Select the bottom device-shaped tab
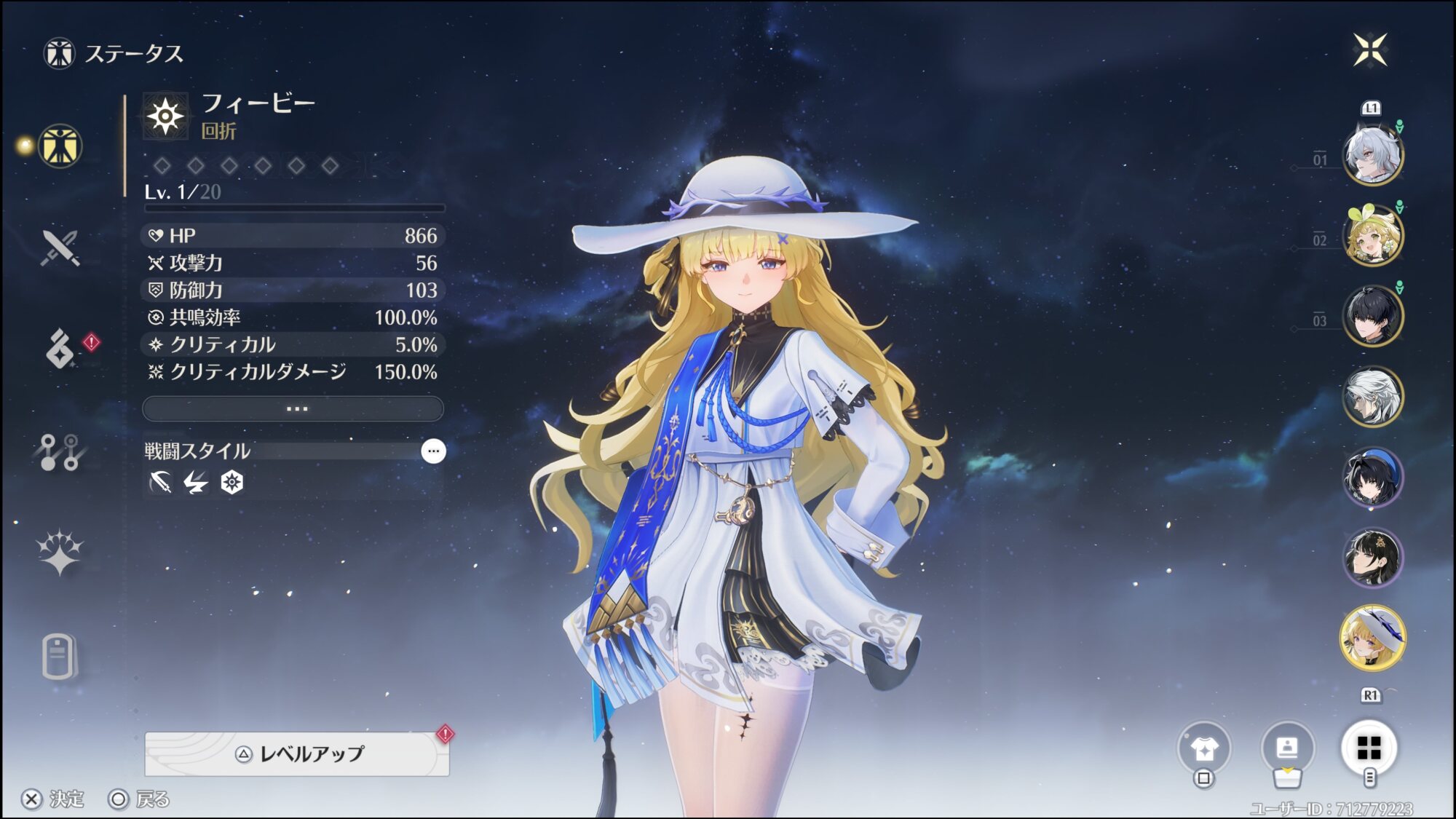 58,657
